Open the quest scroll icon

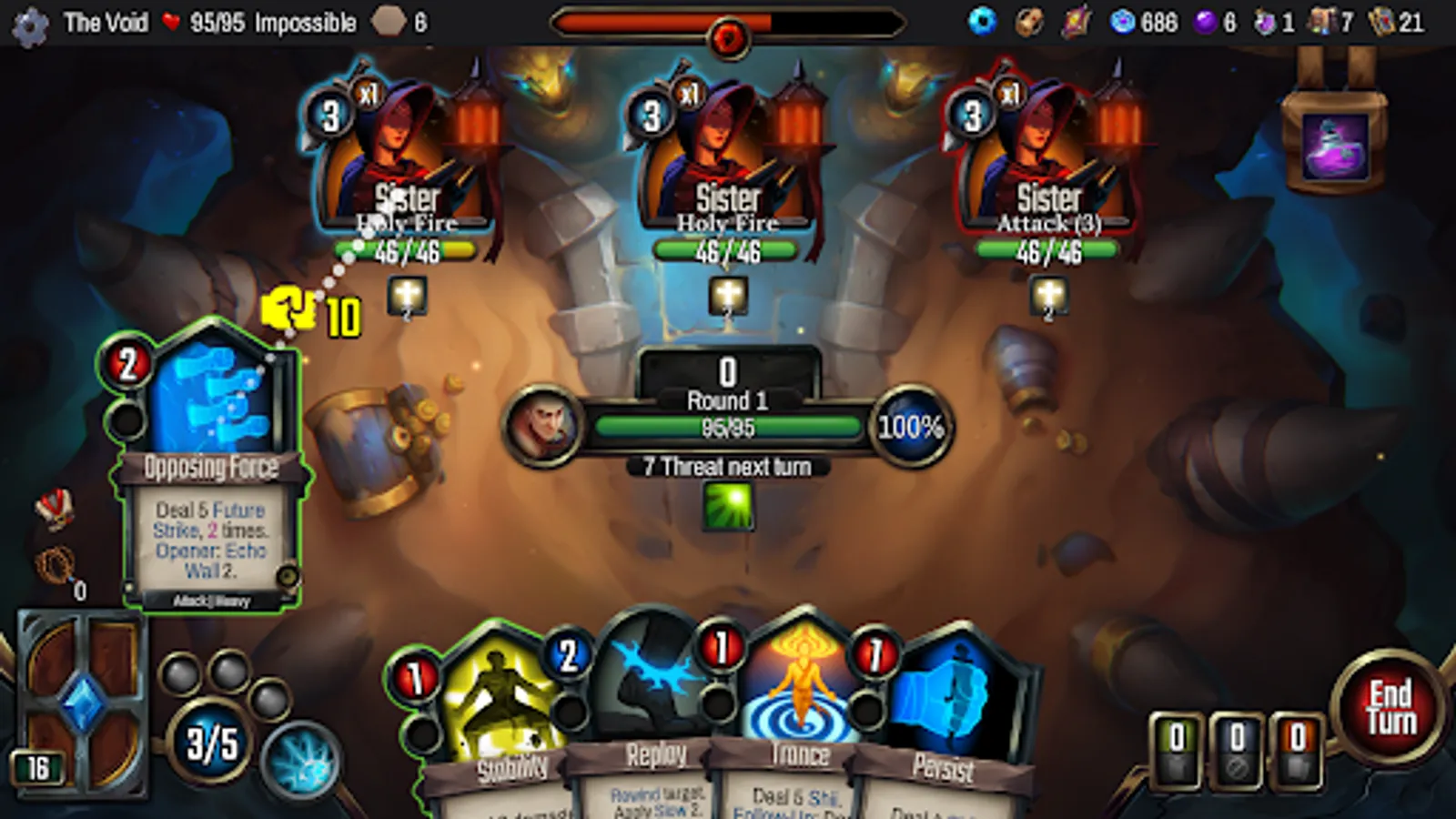[1076, 22]
